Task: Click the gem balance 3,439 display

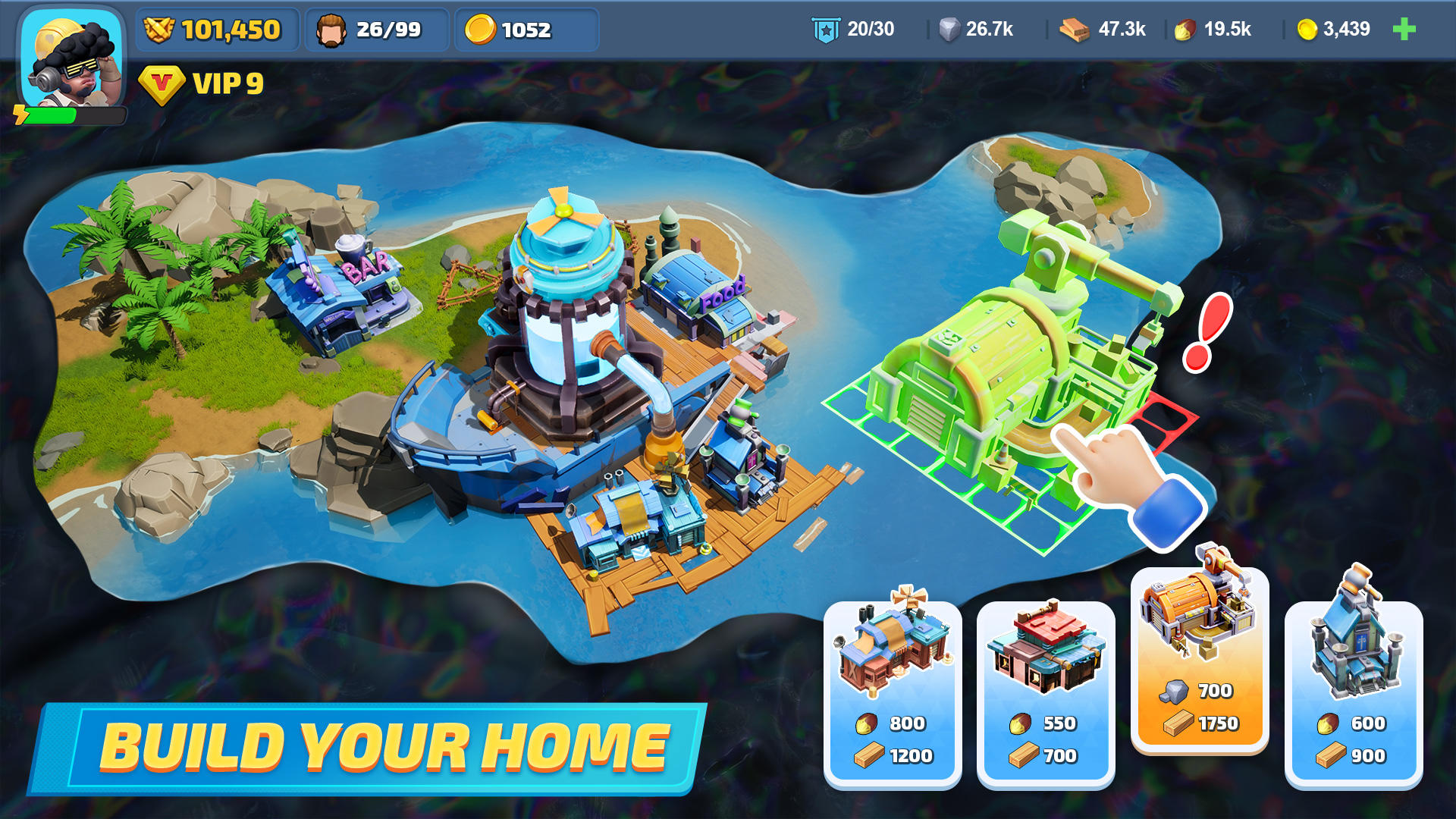Action: click(x=1334, y=30)
